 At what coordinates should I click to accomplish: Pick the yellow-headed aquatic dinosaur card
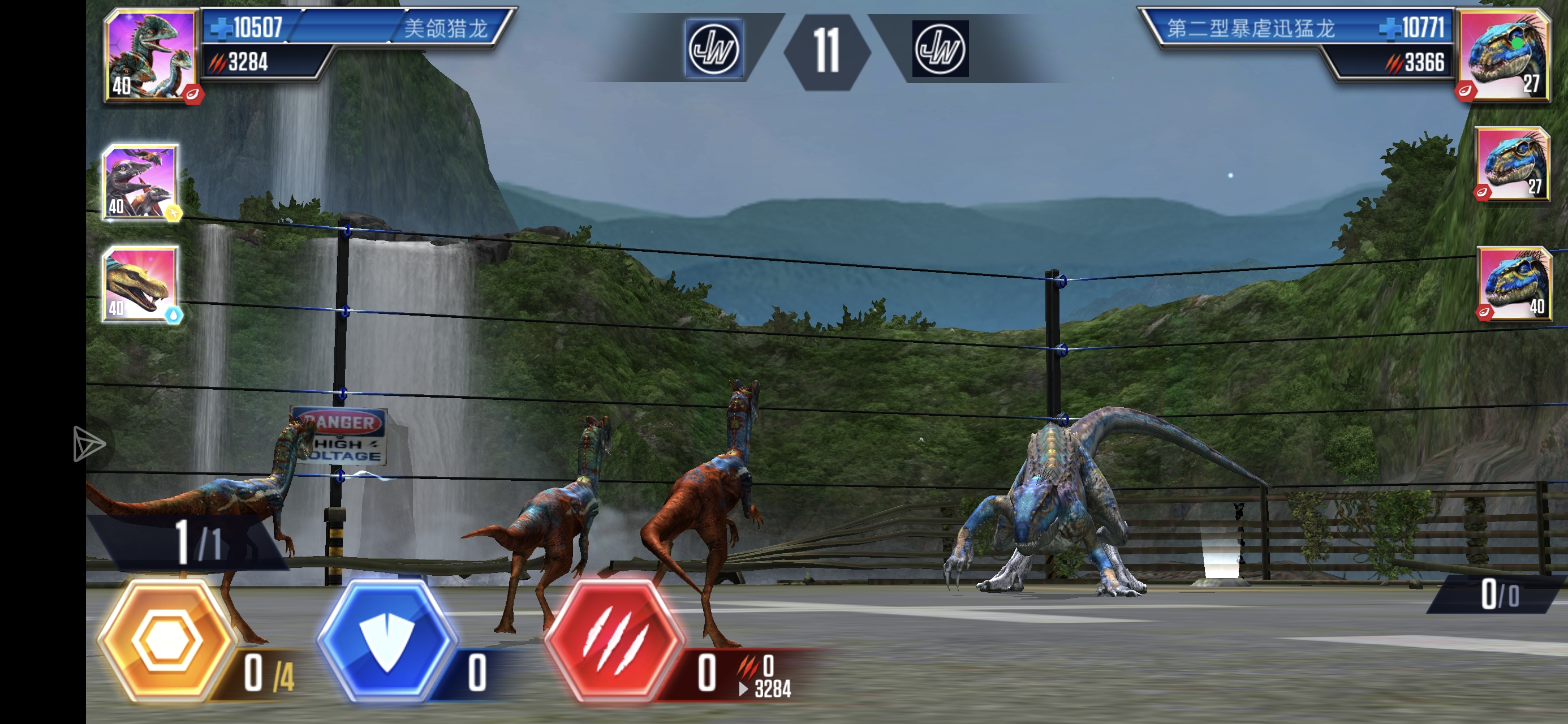coord(141,284)
